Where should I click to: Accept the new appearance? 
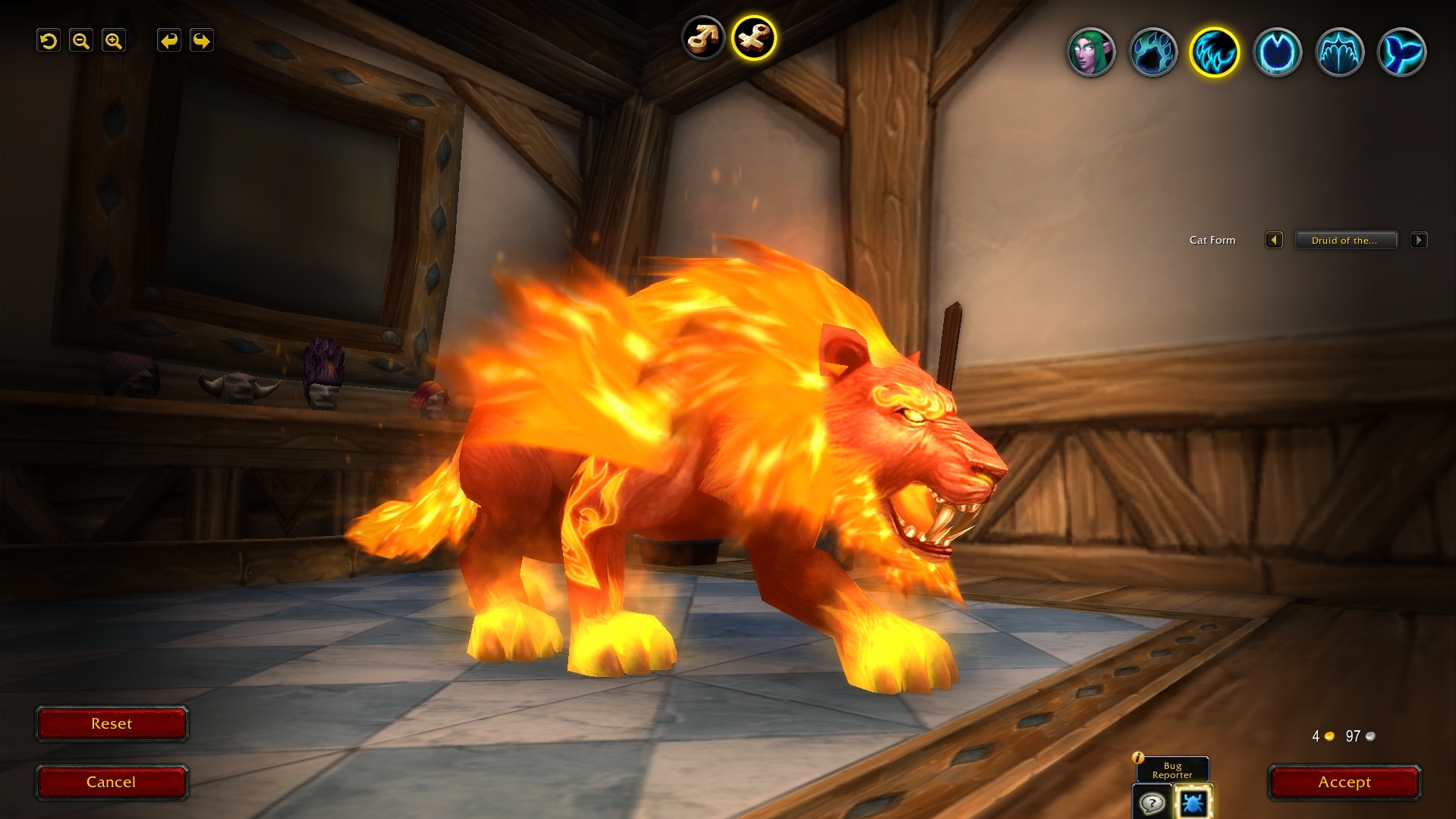coord(1344,782)
